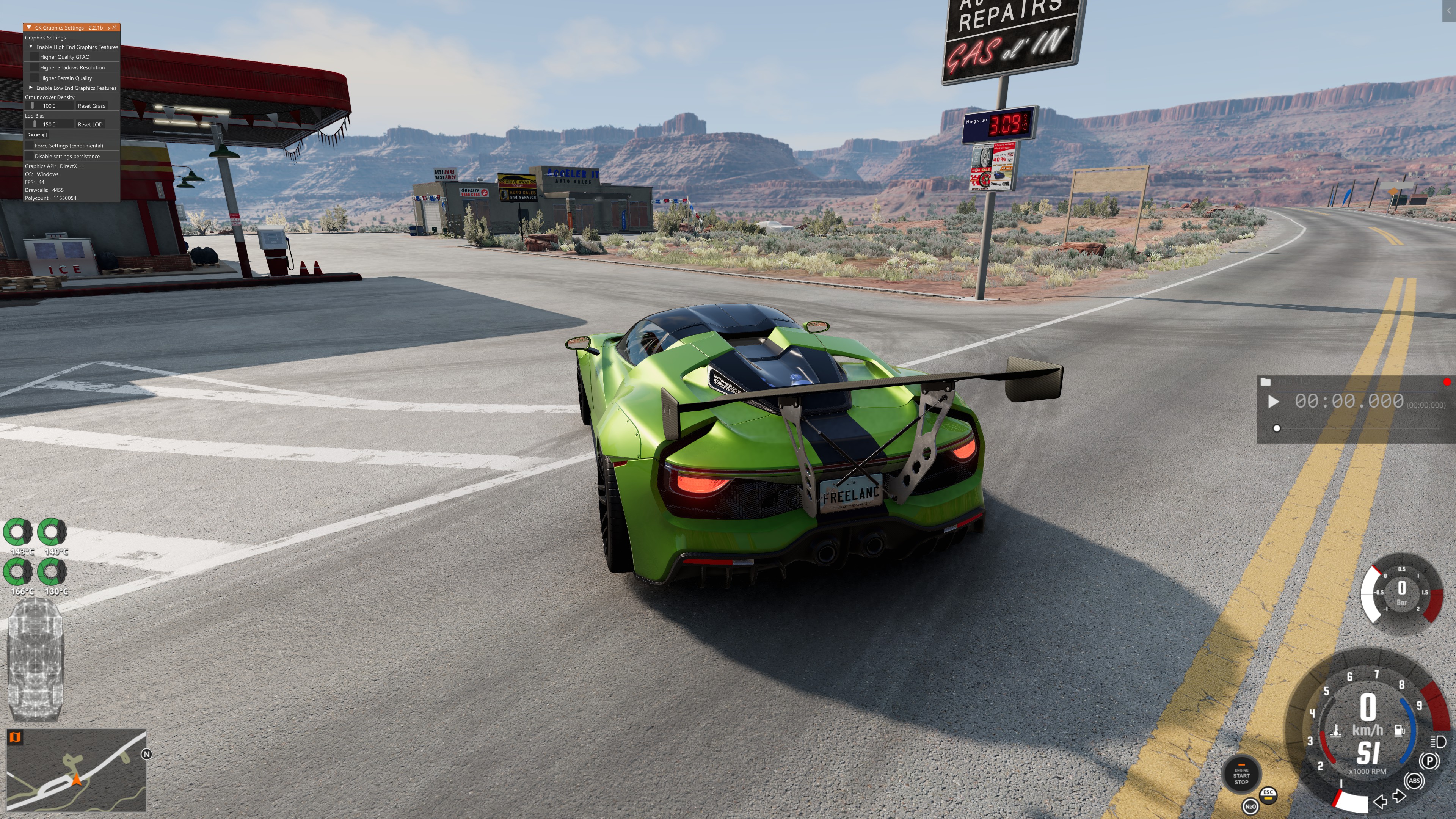
Task: Expand Enable Low End Graphics Features
Action: pyautogui.click(x=31, y=88)
